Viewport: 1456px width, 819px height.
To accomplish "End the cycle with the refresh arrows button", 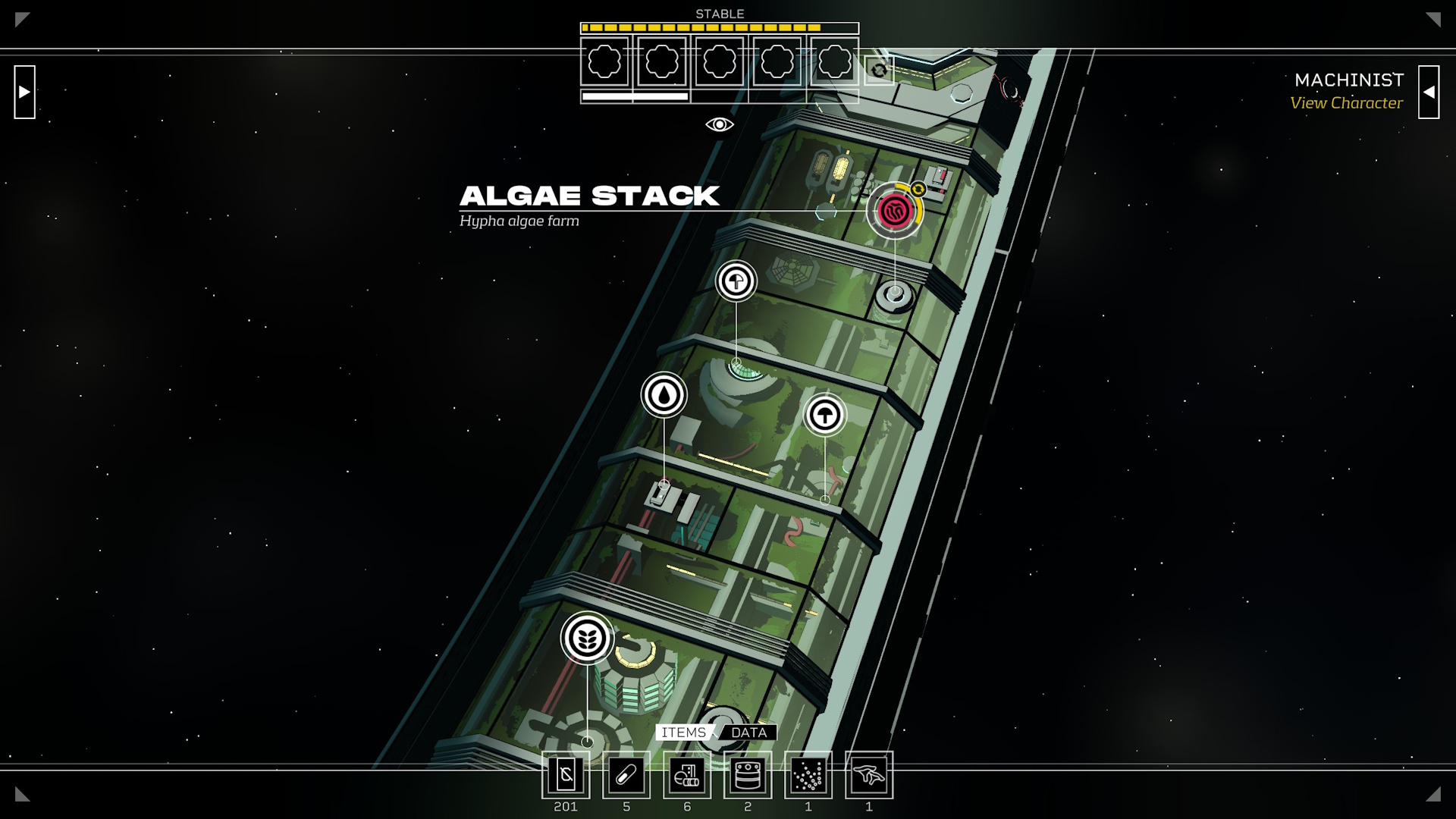I will pyautogui.click(x=879, y=71).
